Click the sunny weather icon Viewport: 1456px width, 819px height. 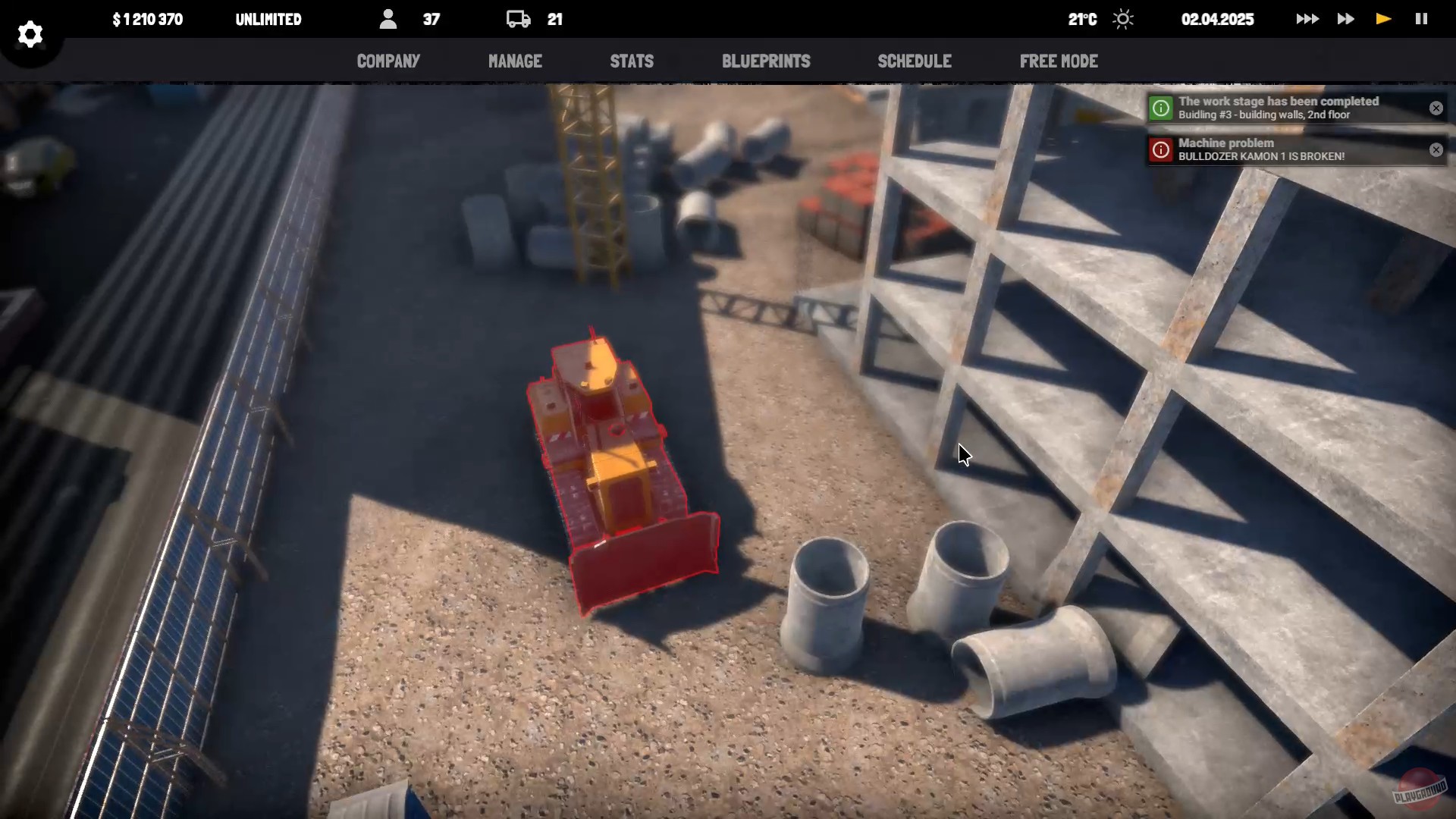point(1123,19)
